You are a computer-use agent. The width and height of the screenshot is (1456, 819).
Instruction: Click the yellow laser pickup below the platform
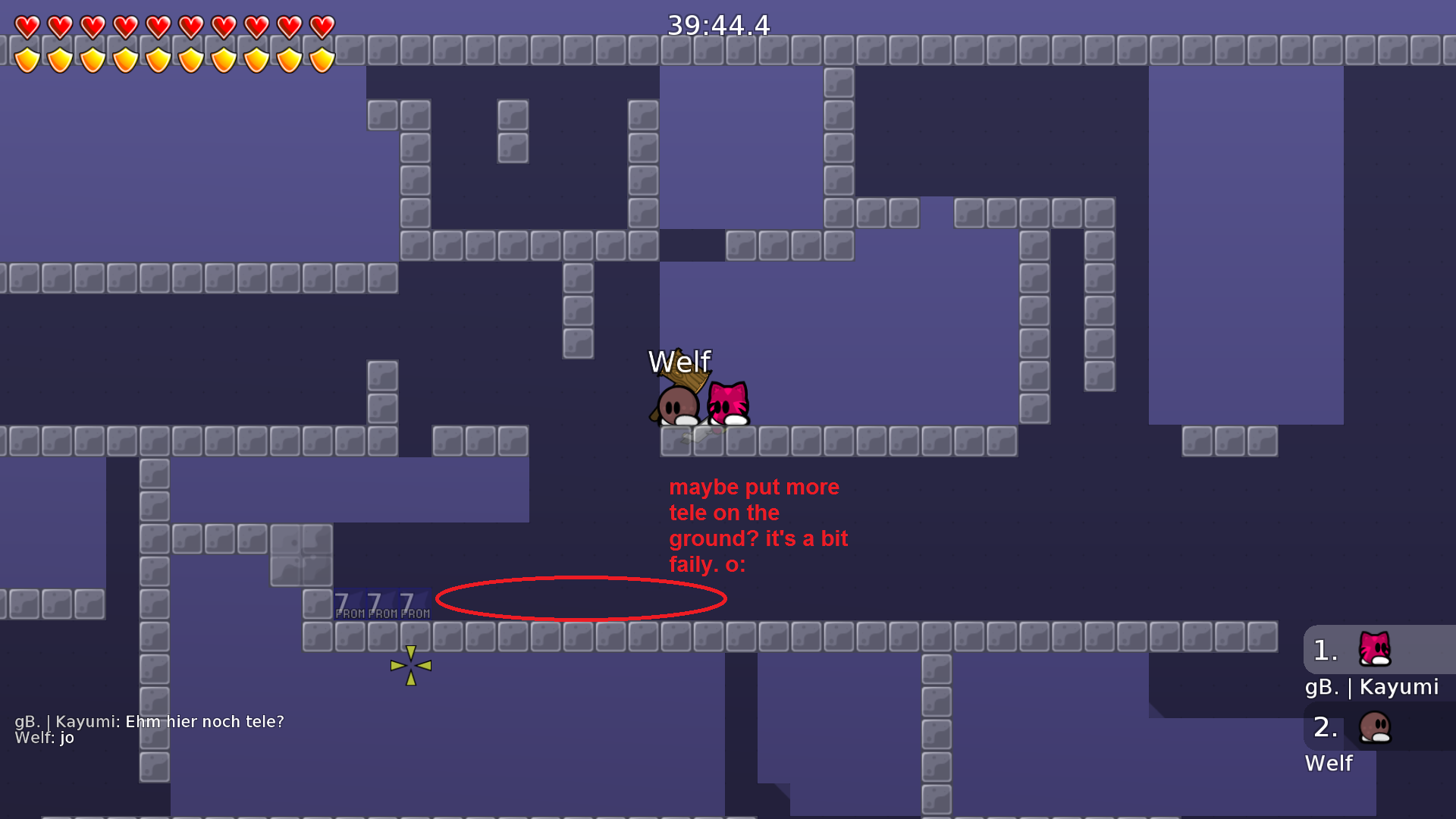[x=410, y=665]
